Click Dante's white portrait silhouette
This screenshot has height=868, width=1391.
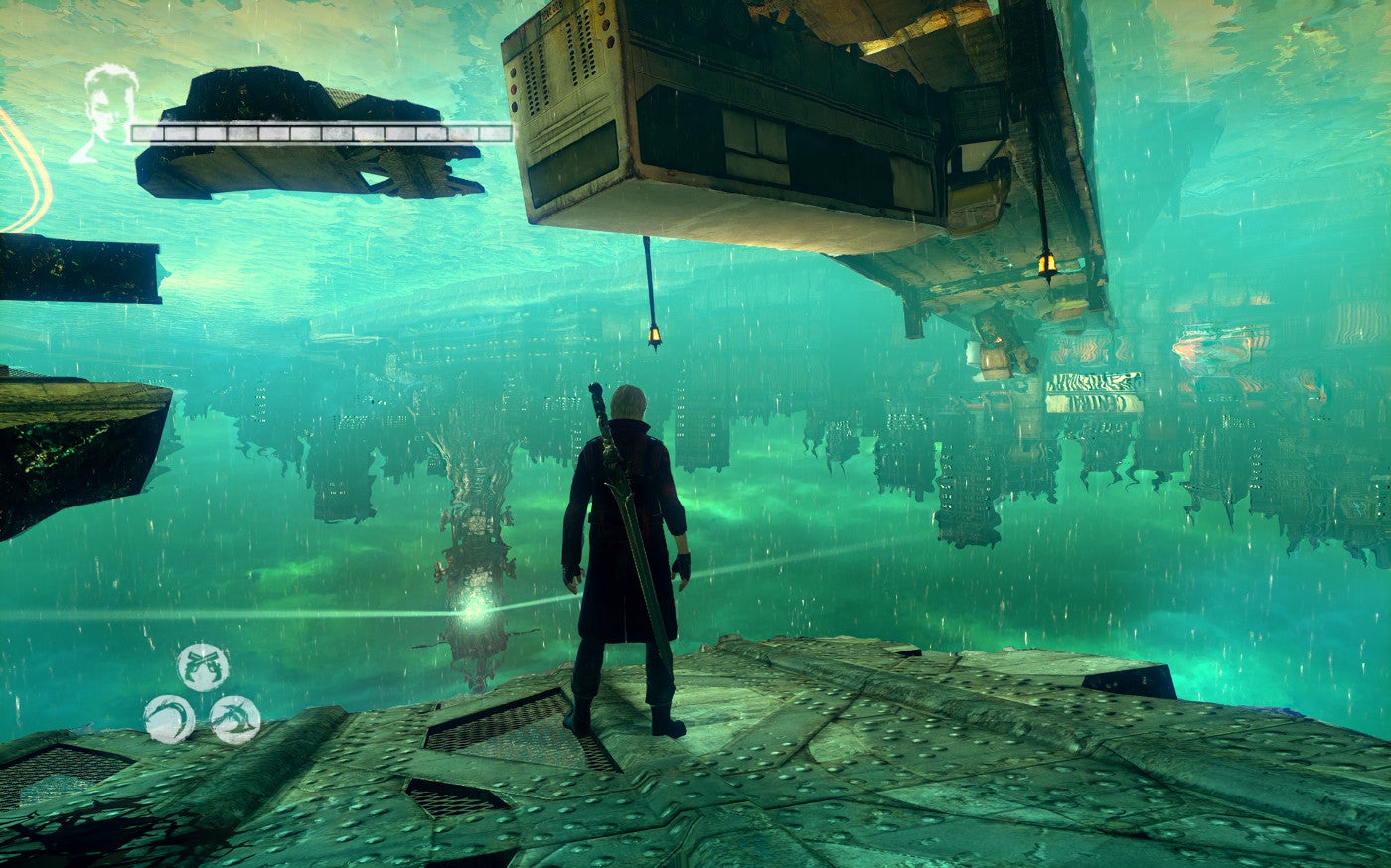point(105,109)
